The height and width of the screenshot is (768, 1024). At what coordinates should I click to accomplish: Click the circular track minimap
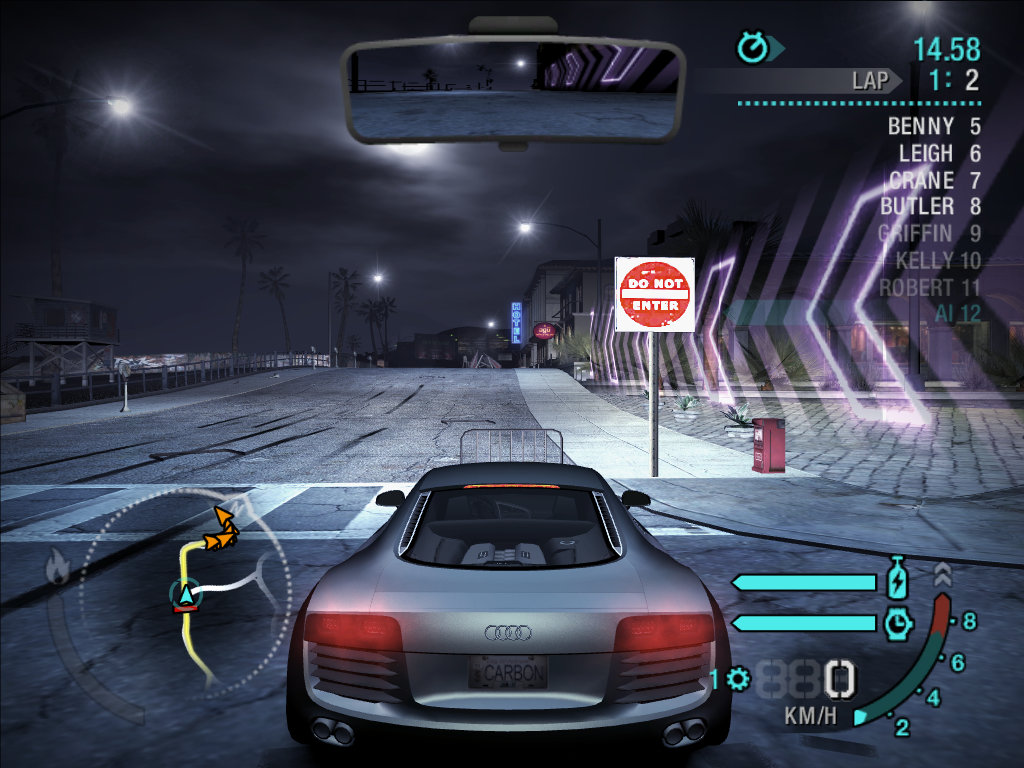tap(185, 590)
